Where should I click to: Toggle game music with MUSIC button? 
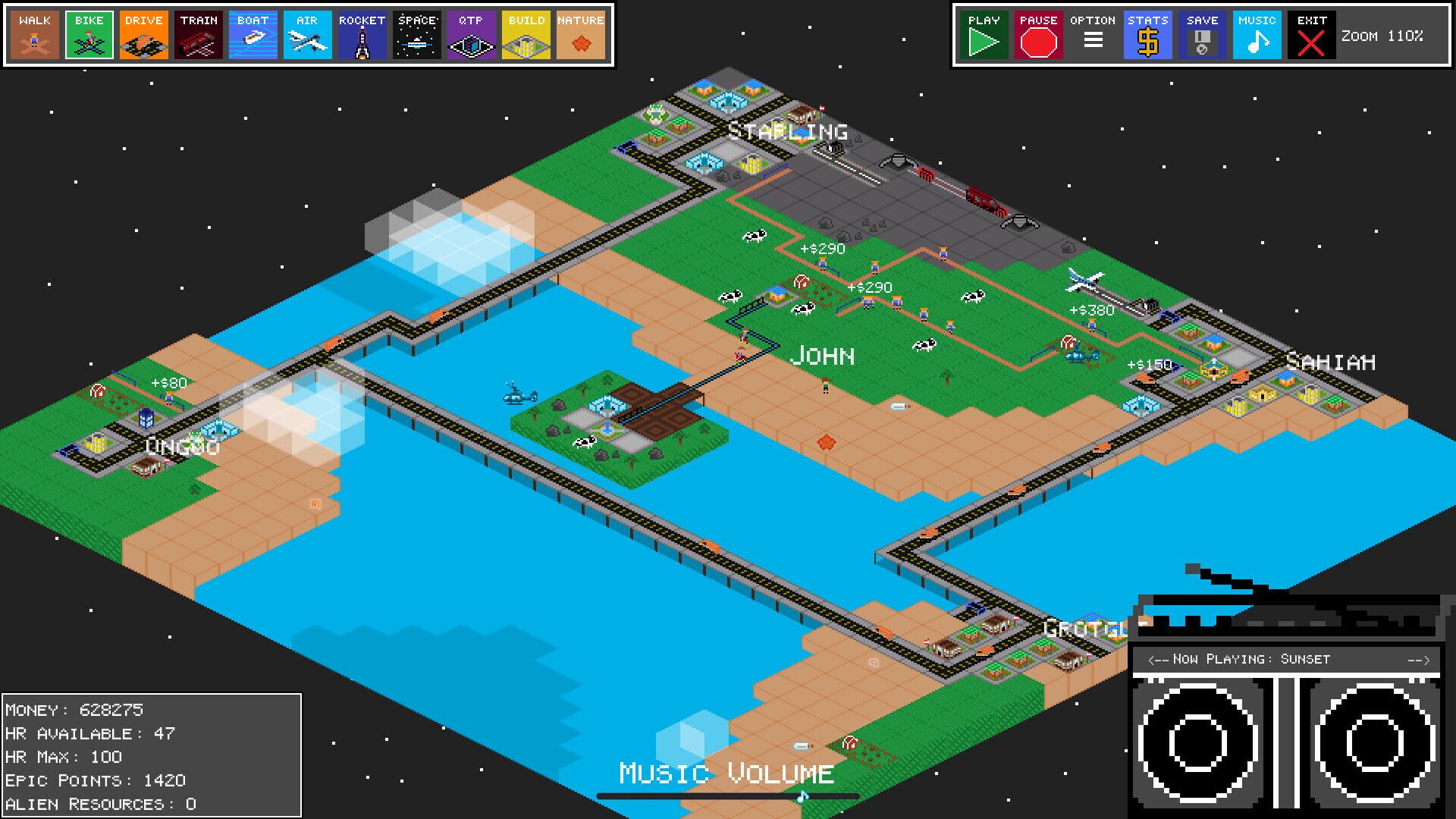pos(1256,34)
